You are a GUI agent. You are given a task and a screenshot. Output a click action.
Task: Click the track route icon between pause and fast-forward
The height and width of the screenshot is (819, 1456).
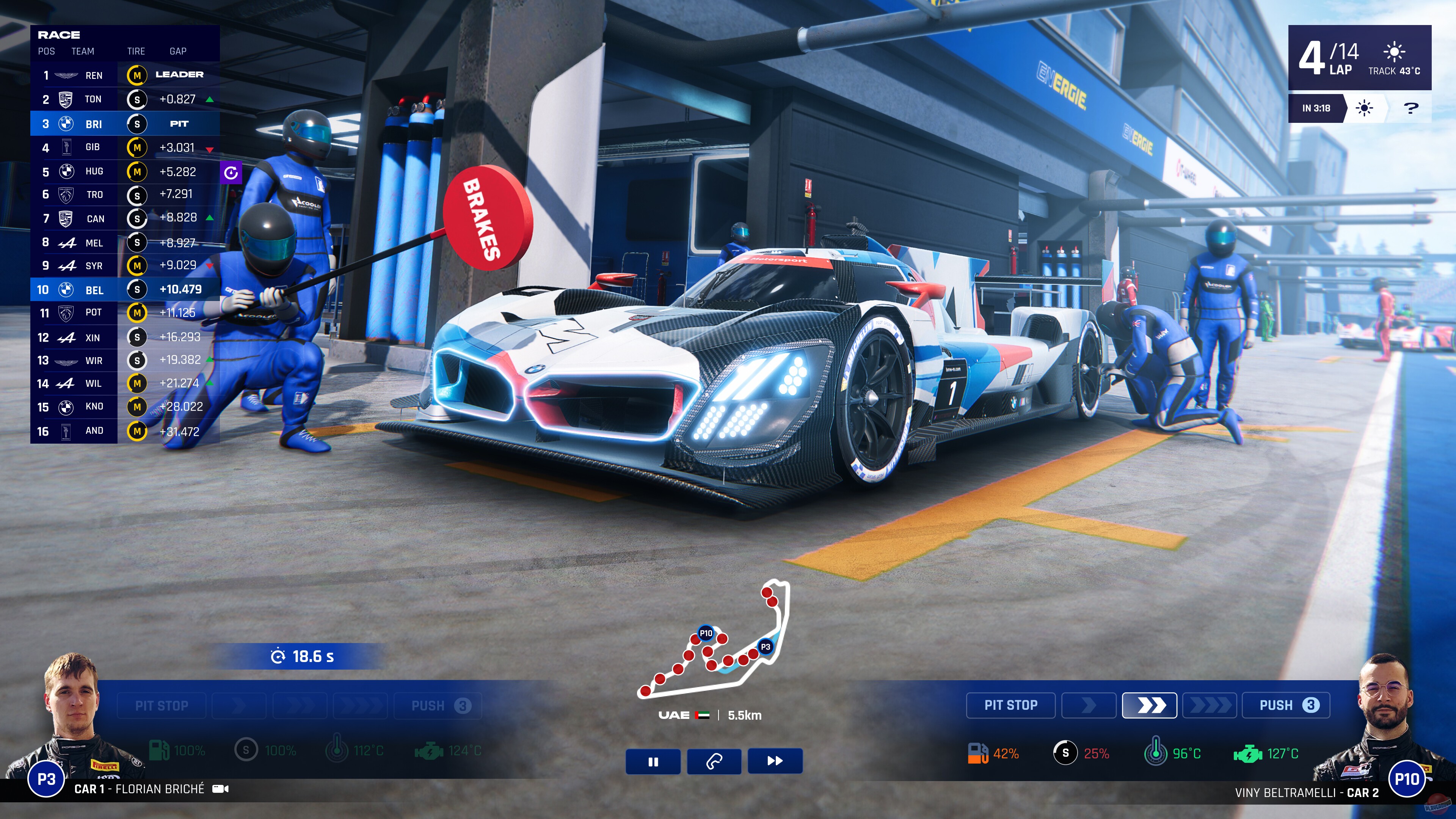click(714, 761)
